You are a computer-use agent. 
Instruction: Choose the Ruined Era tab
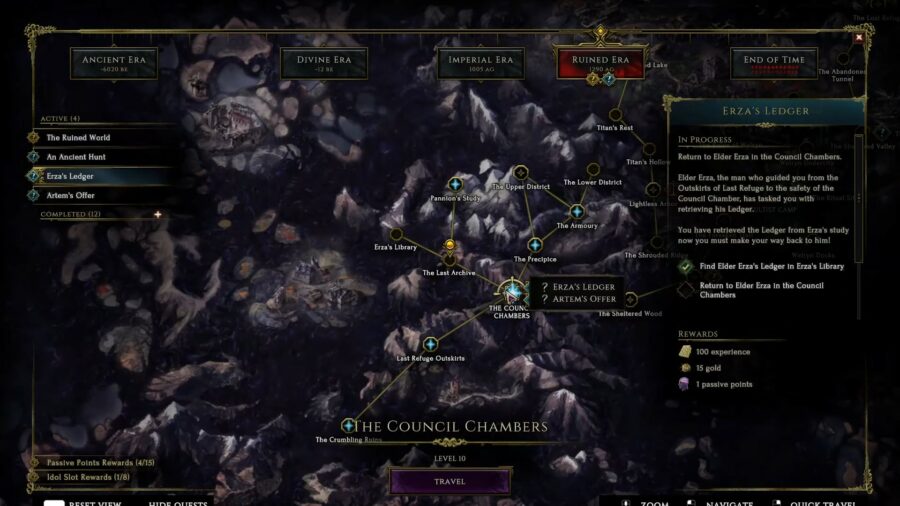coord(599,63)
